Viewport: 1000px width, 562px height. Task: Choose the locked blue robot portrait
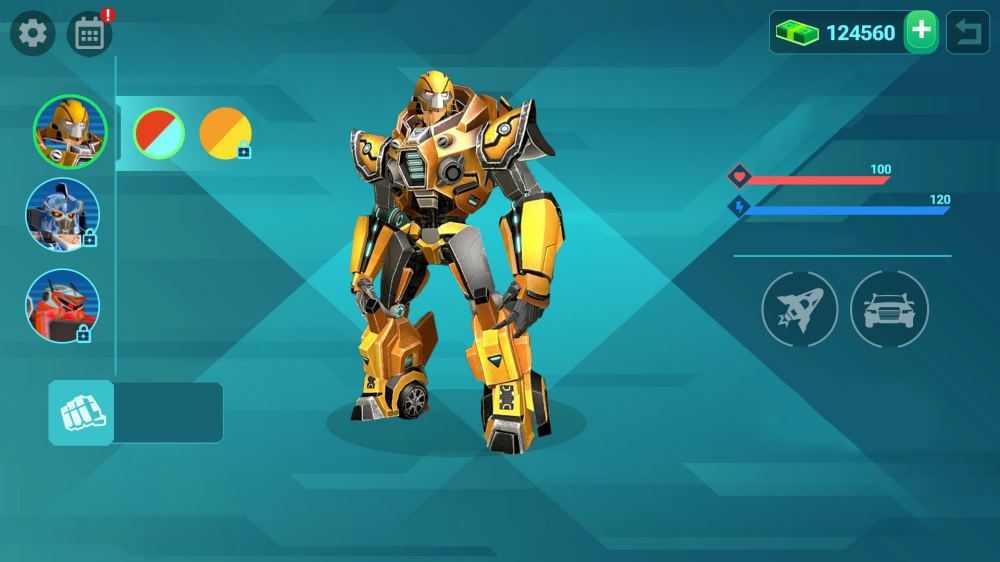click(x=62, y=215)
